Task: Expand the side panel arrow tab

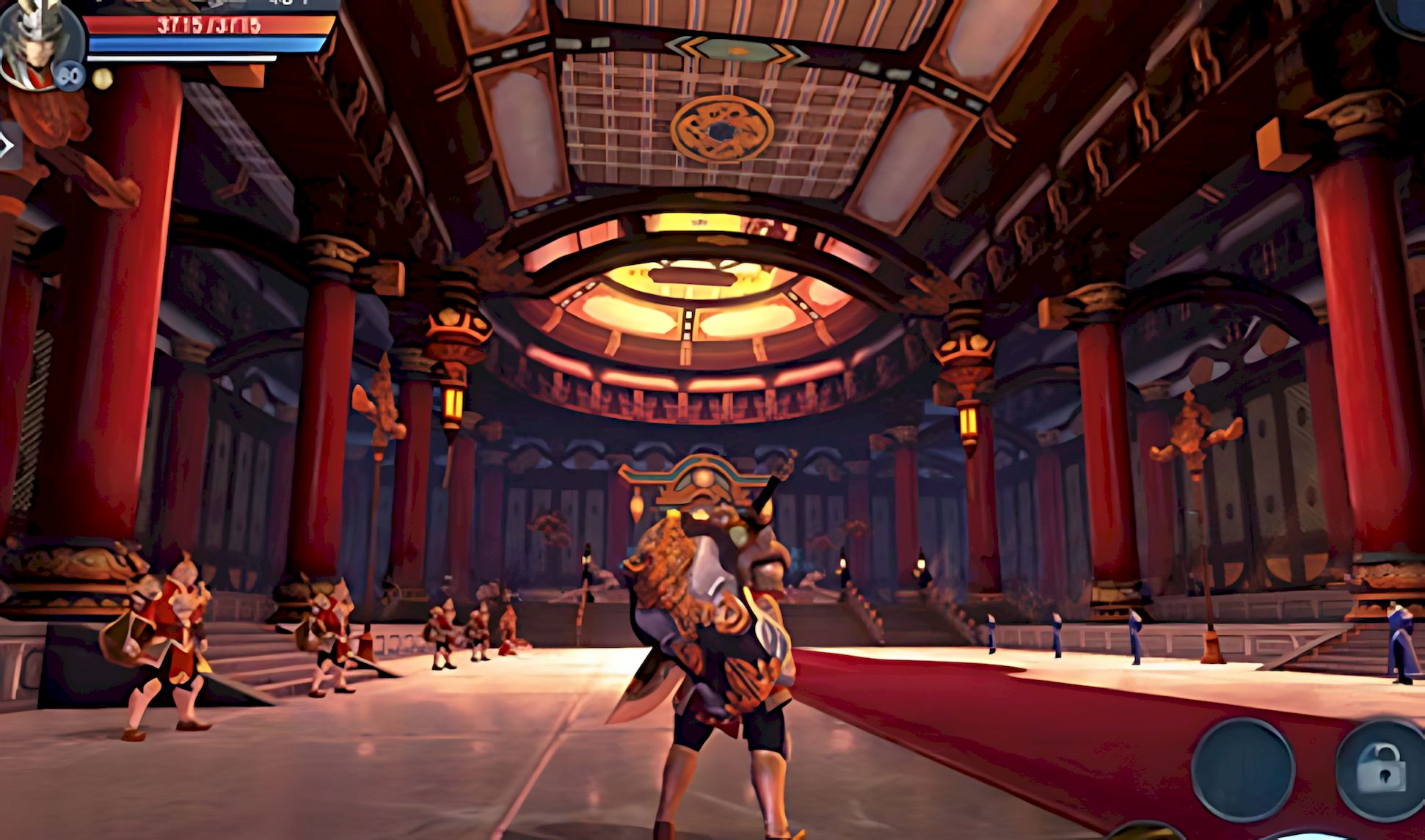Action: pyautogui.click(x=9, y=146)
